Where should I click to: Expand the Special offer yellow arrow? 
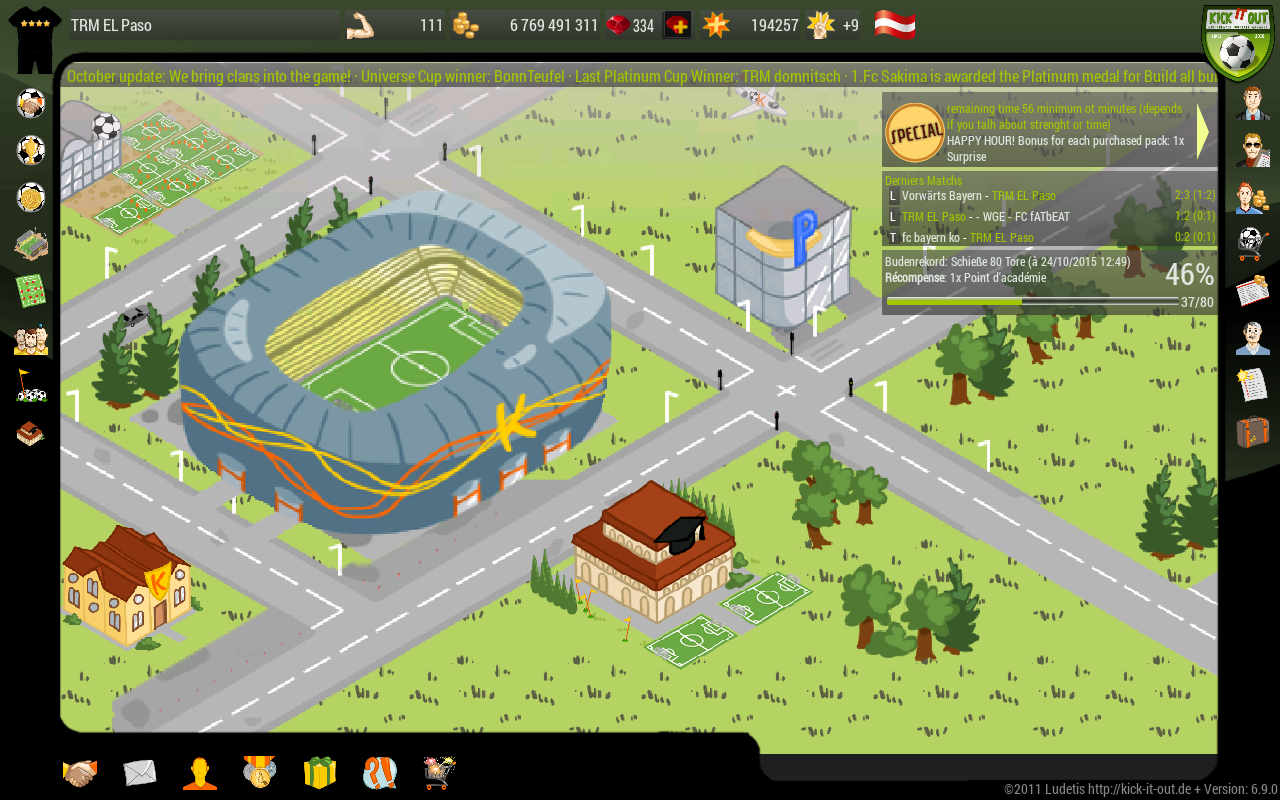1203,133
